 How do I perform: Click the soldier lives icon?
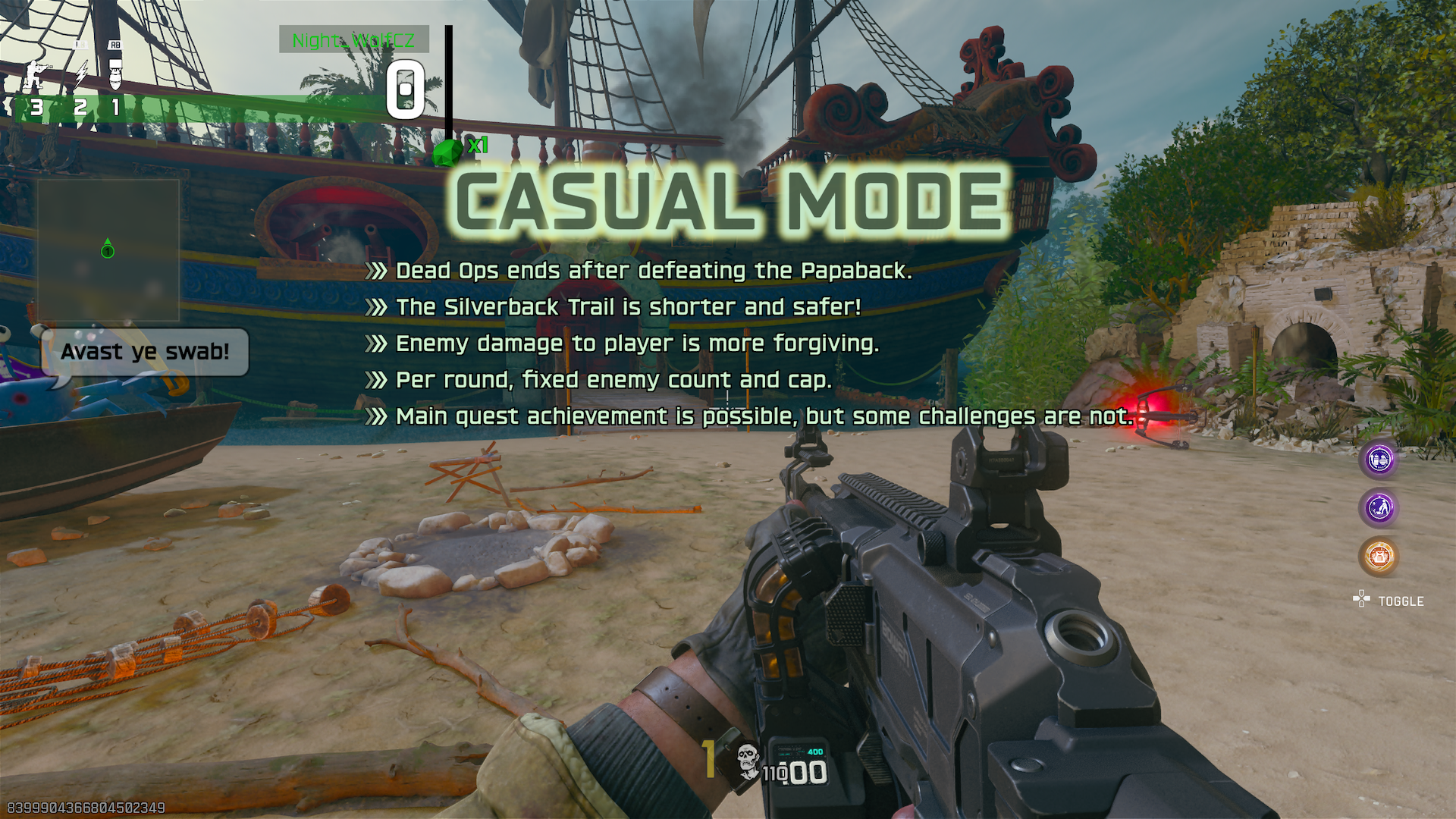[x=34, y=74]
